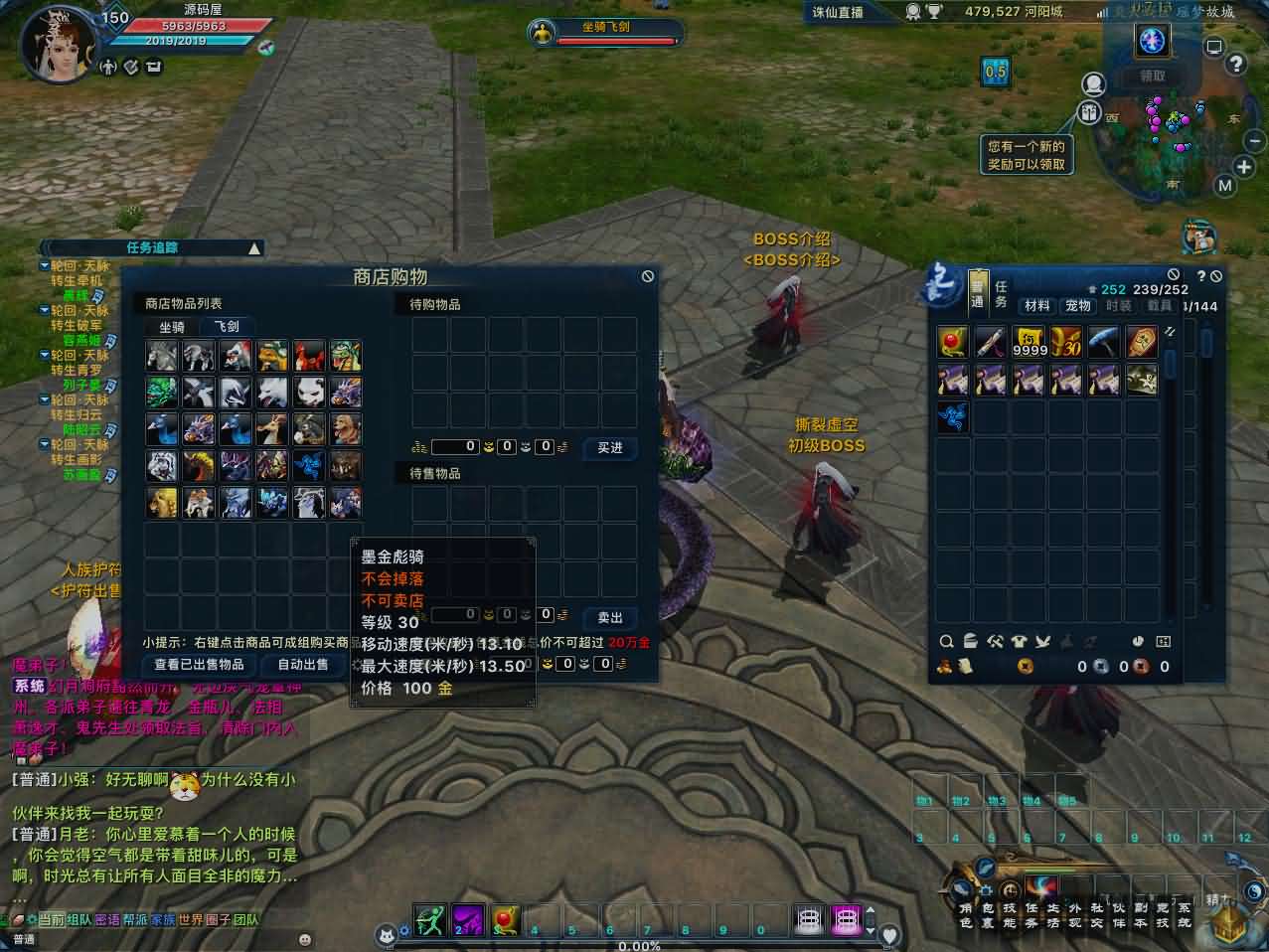This screenshot has width=1269, height=952.
Task: Open the world map with M button
Action: pos(1224,186)
